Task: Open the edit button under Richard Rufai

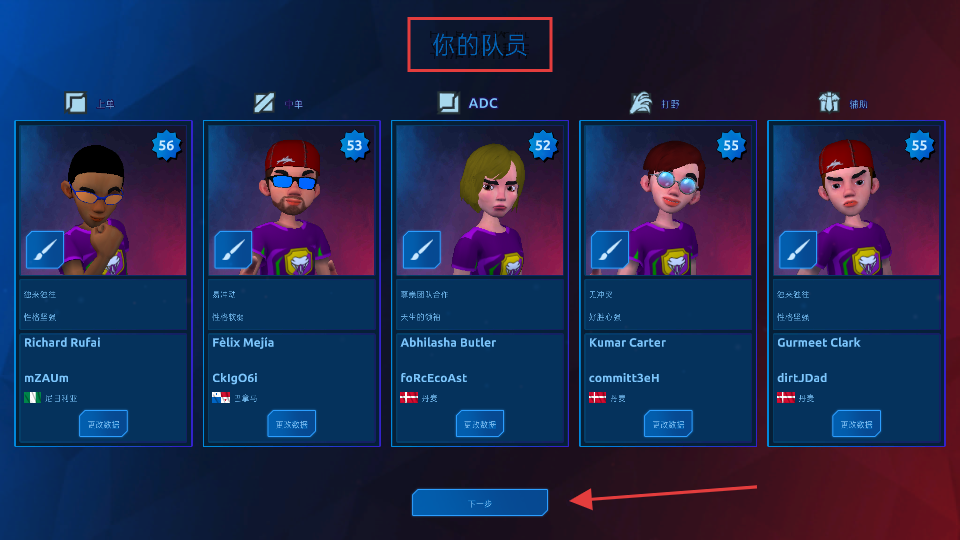Action: coord(103,424)
